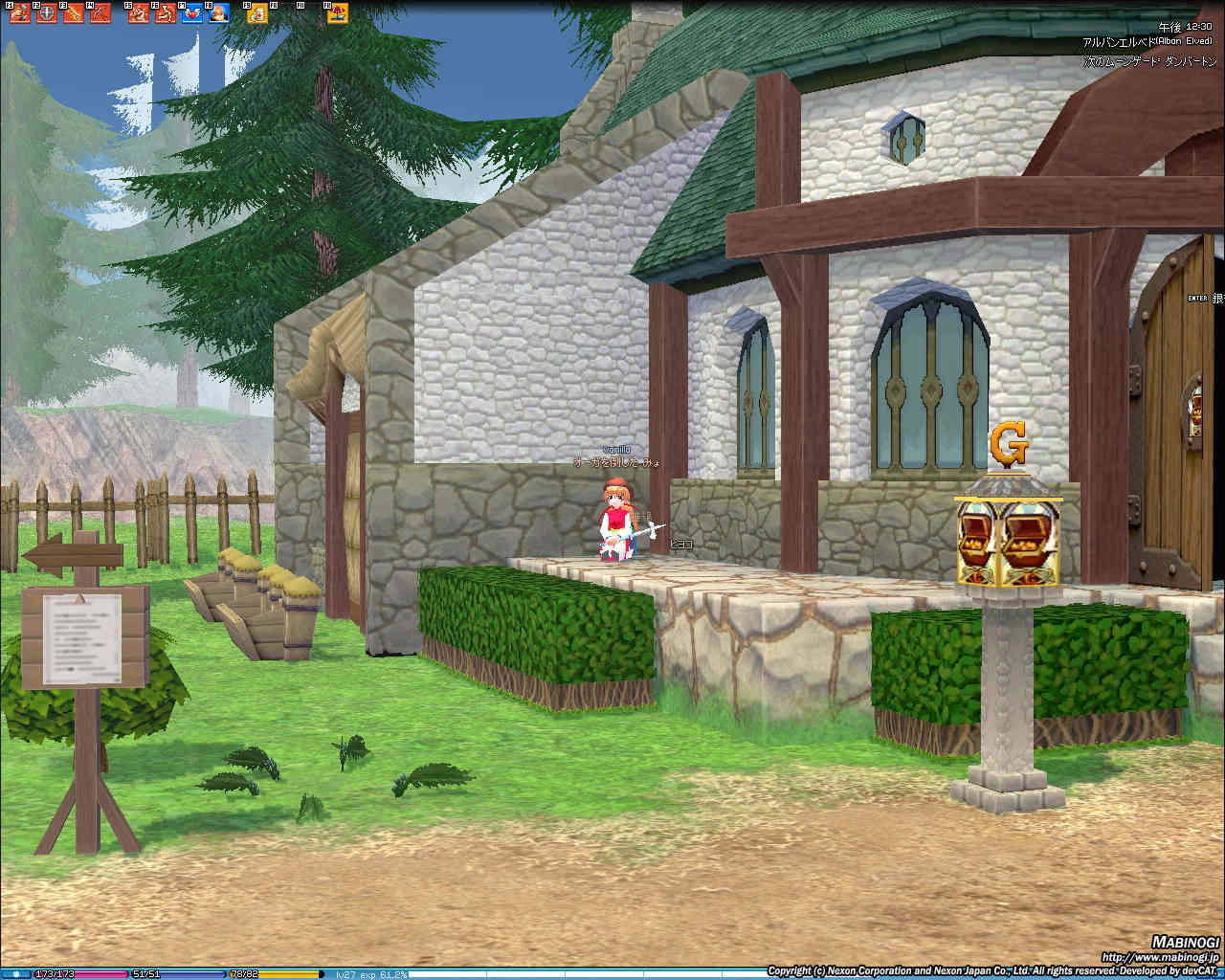This screenshot has height=980, width=1225.
Task: Select the bow ranged attack skill
Action: [x=100, y=13]
